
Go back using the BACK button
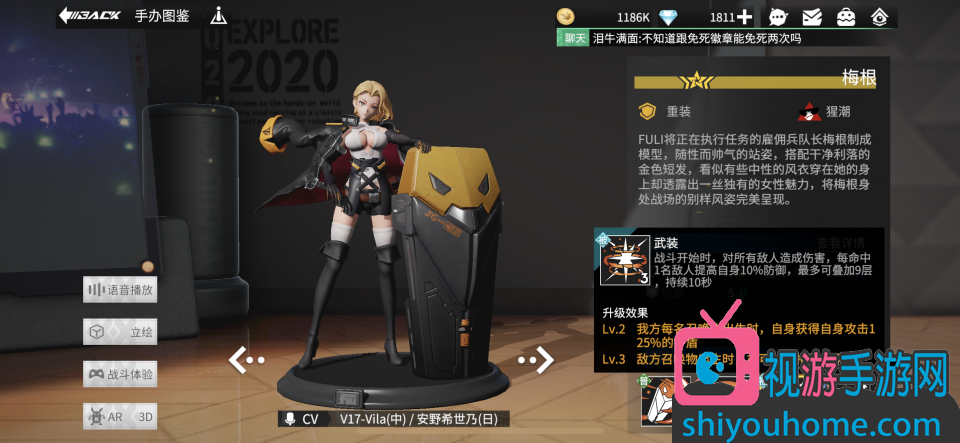coord(90,15)
